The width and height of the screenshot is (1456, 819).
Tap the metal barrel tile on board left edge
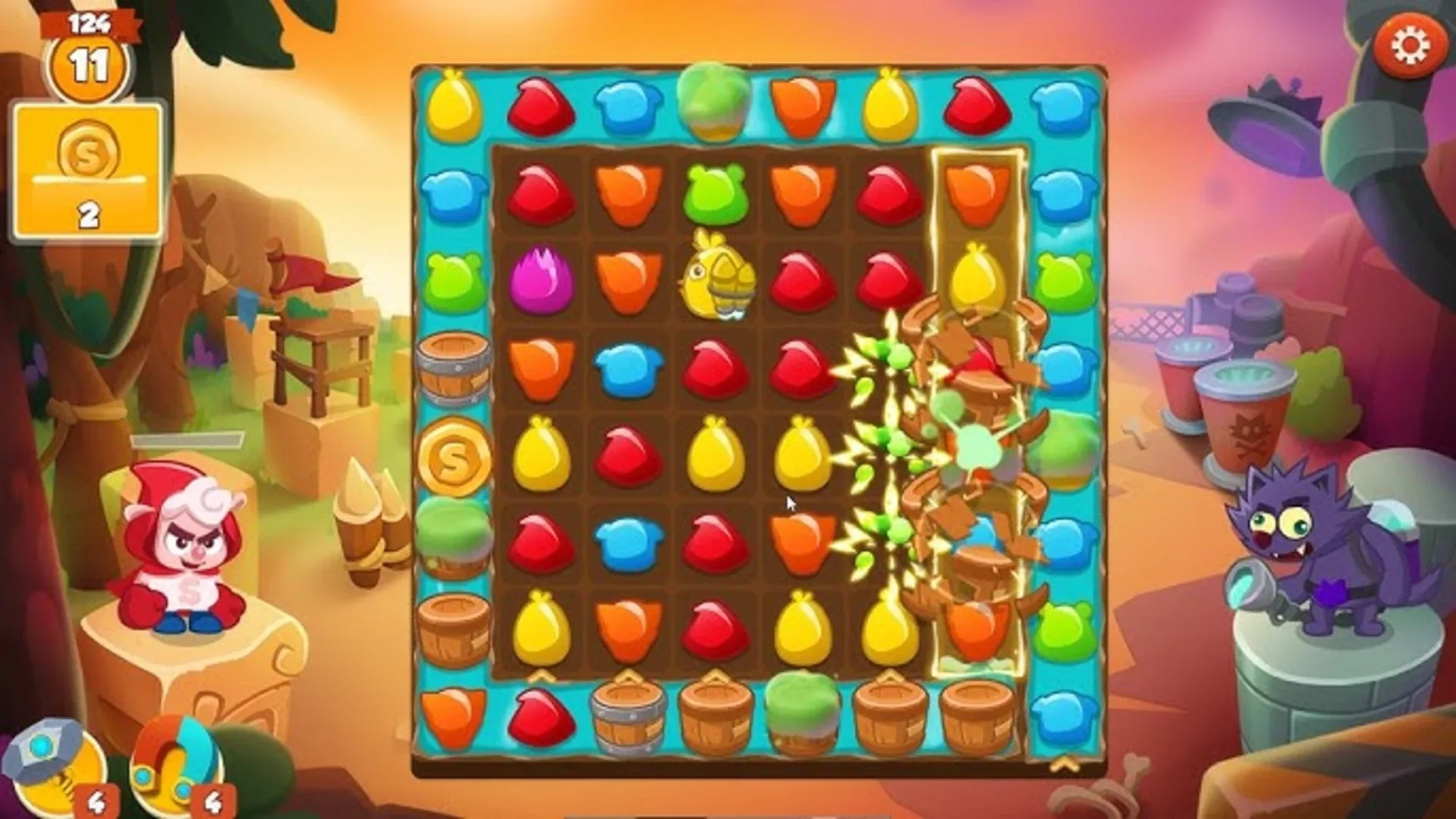[453, 368]
